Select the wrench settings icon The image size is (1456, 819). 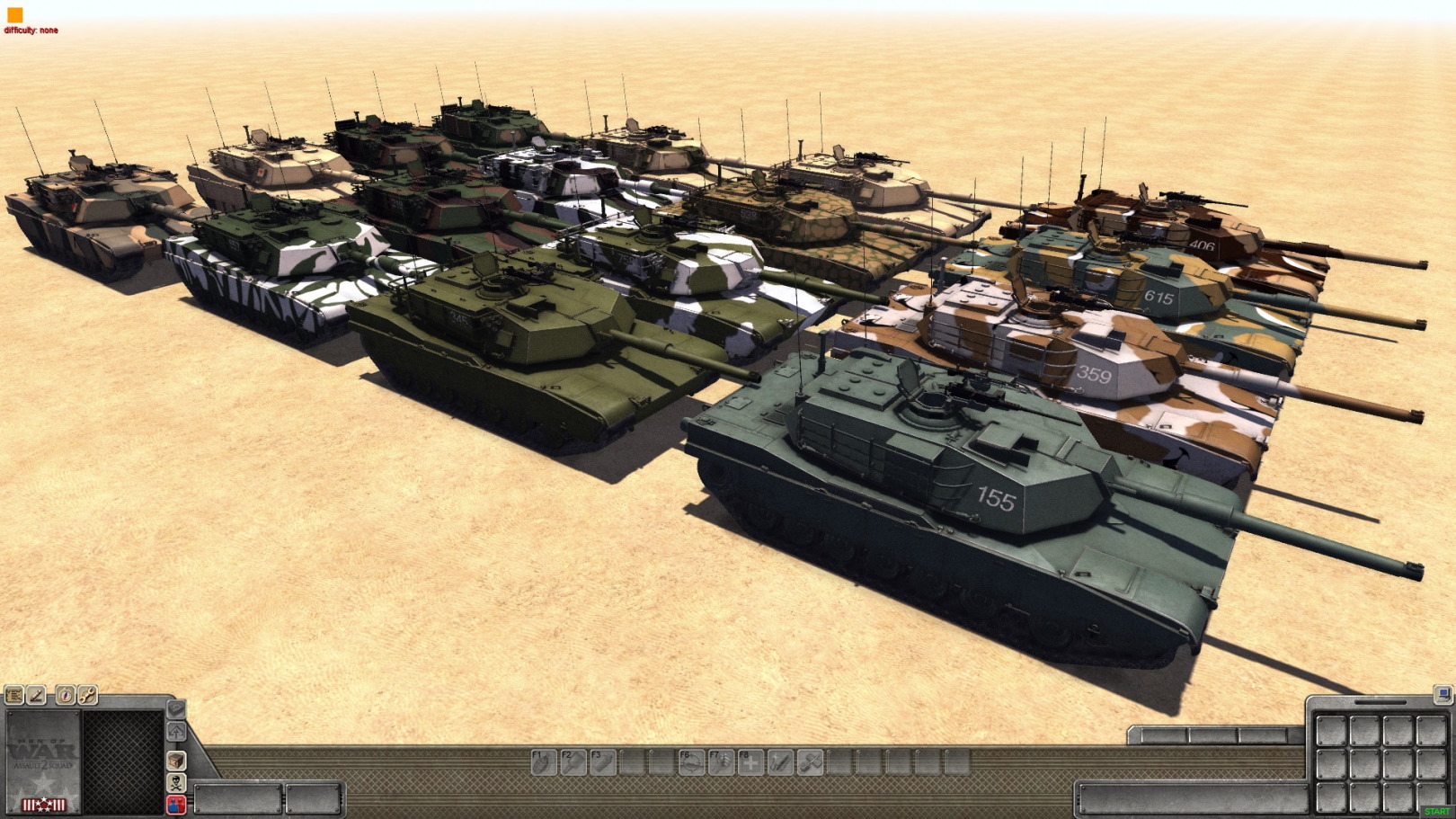(x=87, y=695)
